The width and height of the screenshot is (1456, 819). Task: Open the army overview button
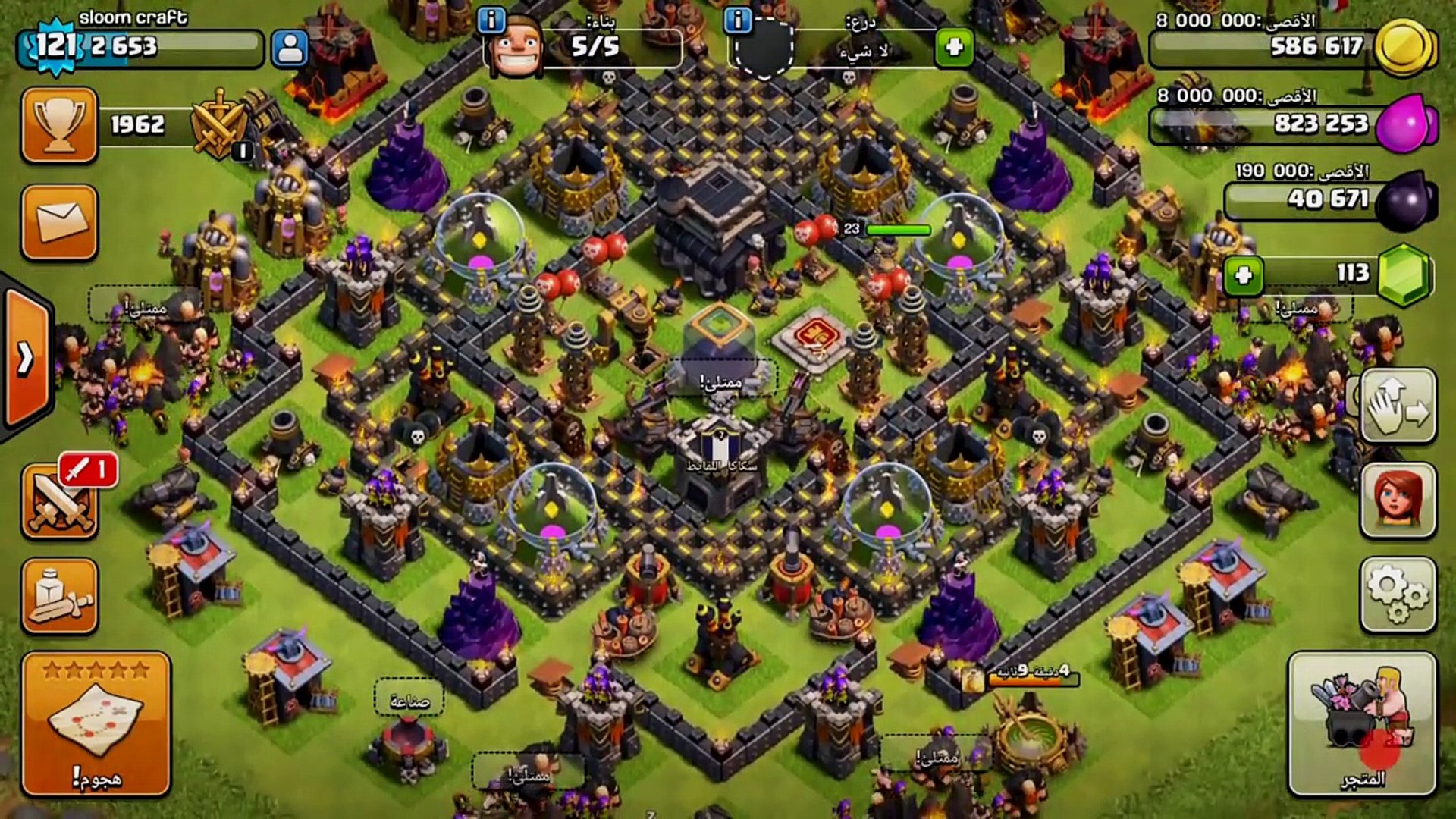click(x=60, y=596)
